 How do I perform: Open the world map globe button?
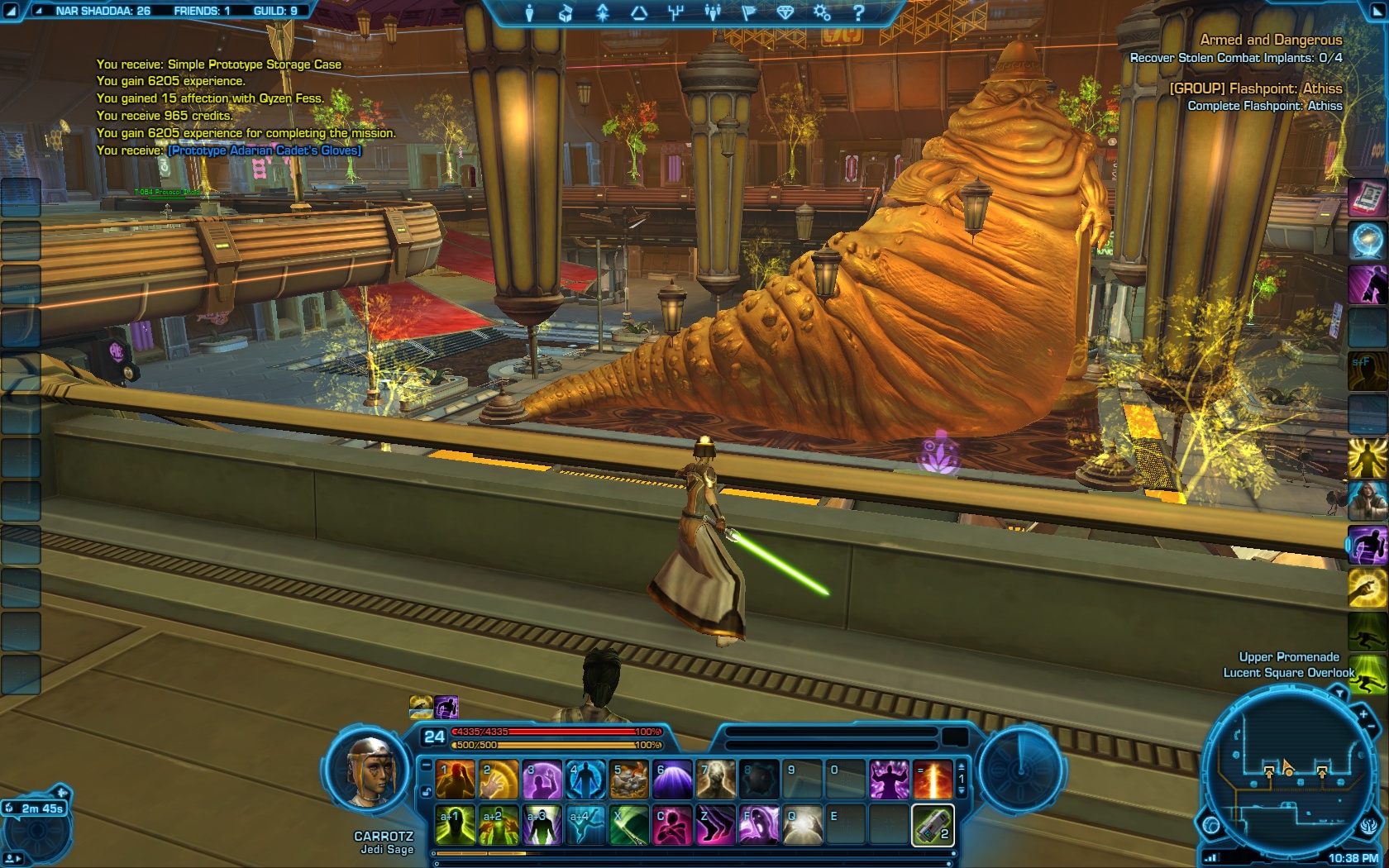coord(1212,824)
